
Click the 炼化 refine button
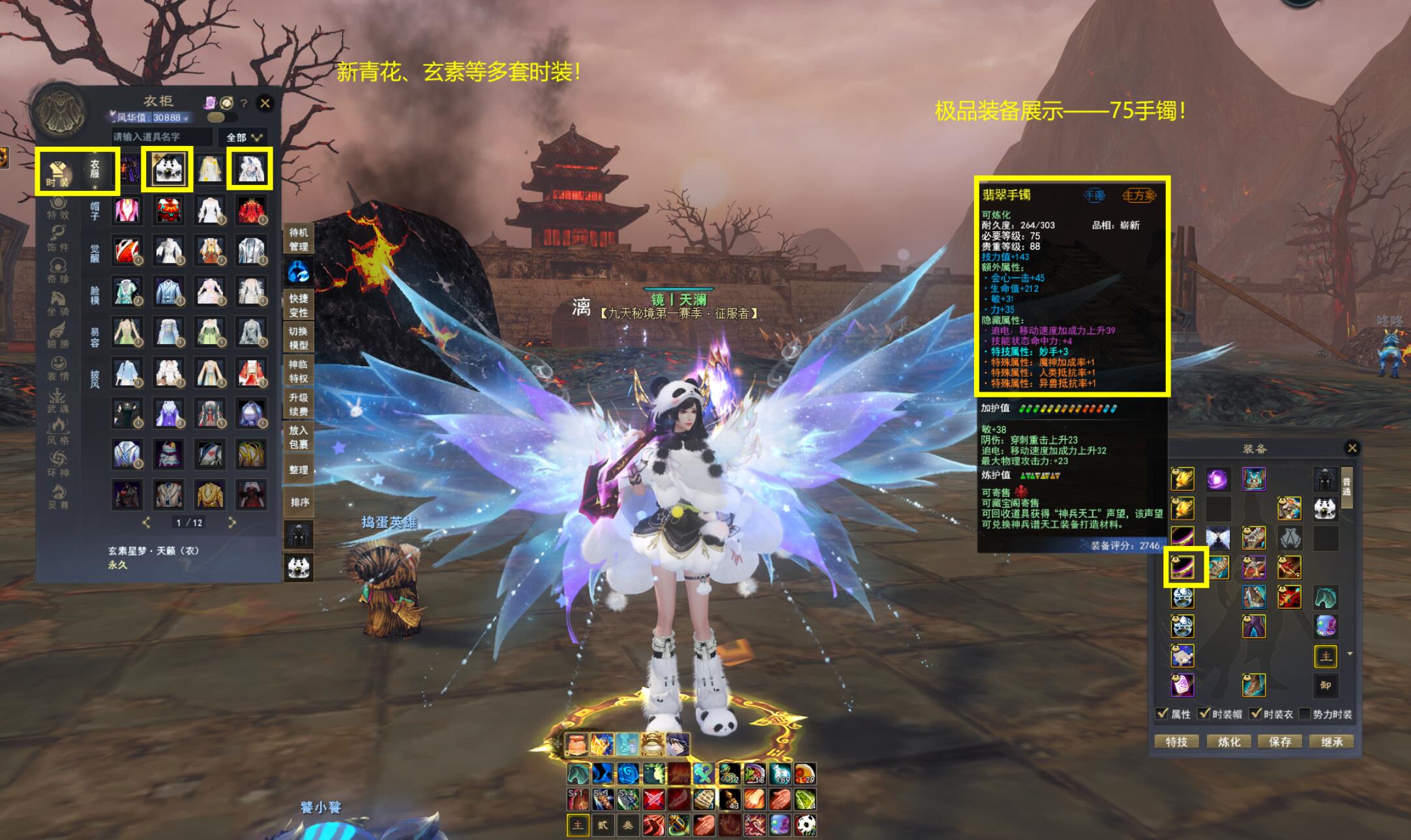coord(1228,742)
